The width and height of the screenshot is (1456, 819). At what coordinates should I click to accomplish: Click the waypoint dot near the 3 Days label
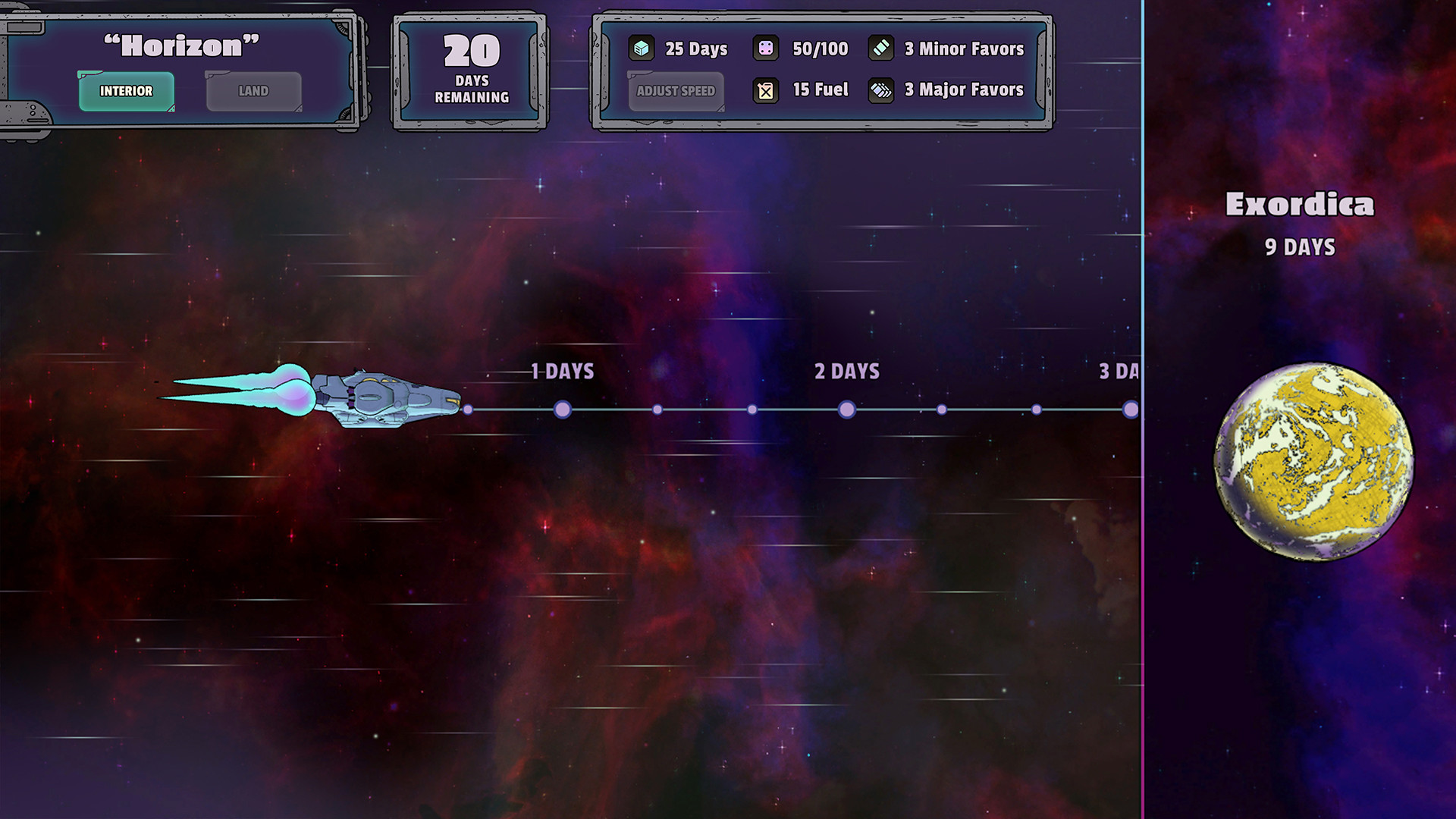pos(1131,409)
